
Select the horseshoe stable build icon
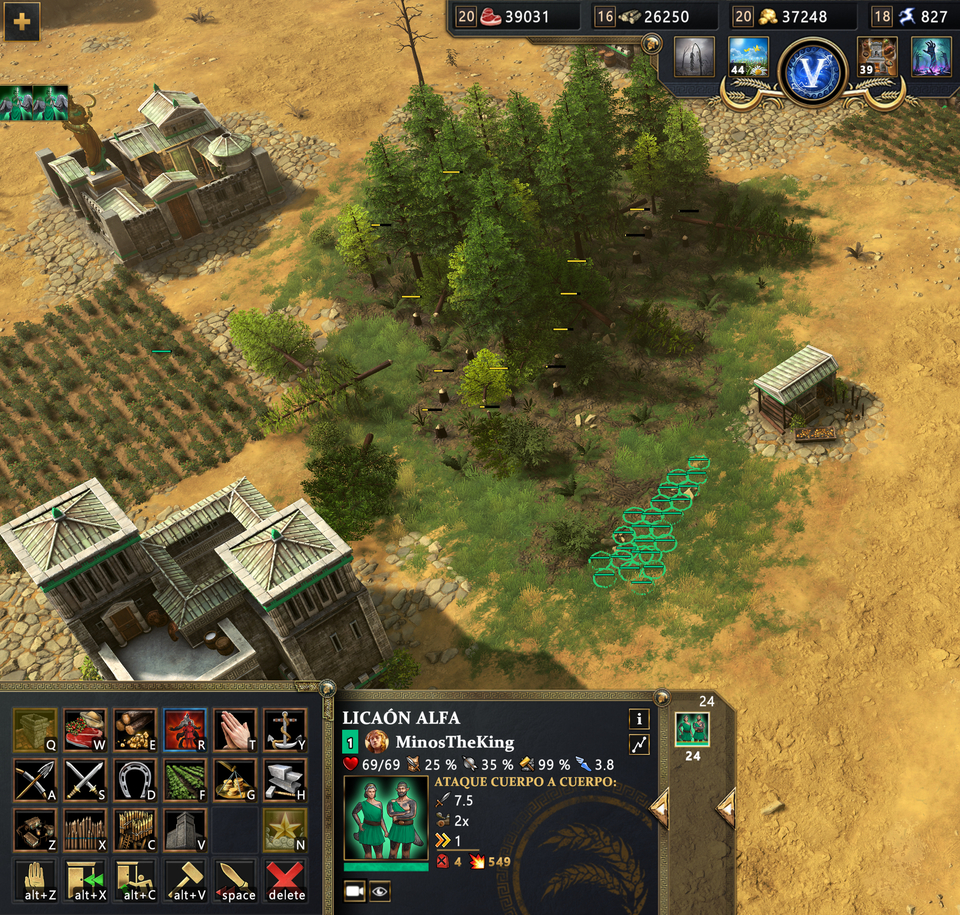[135, 778]
